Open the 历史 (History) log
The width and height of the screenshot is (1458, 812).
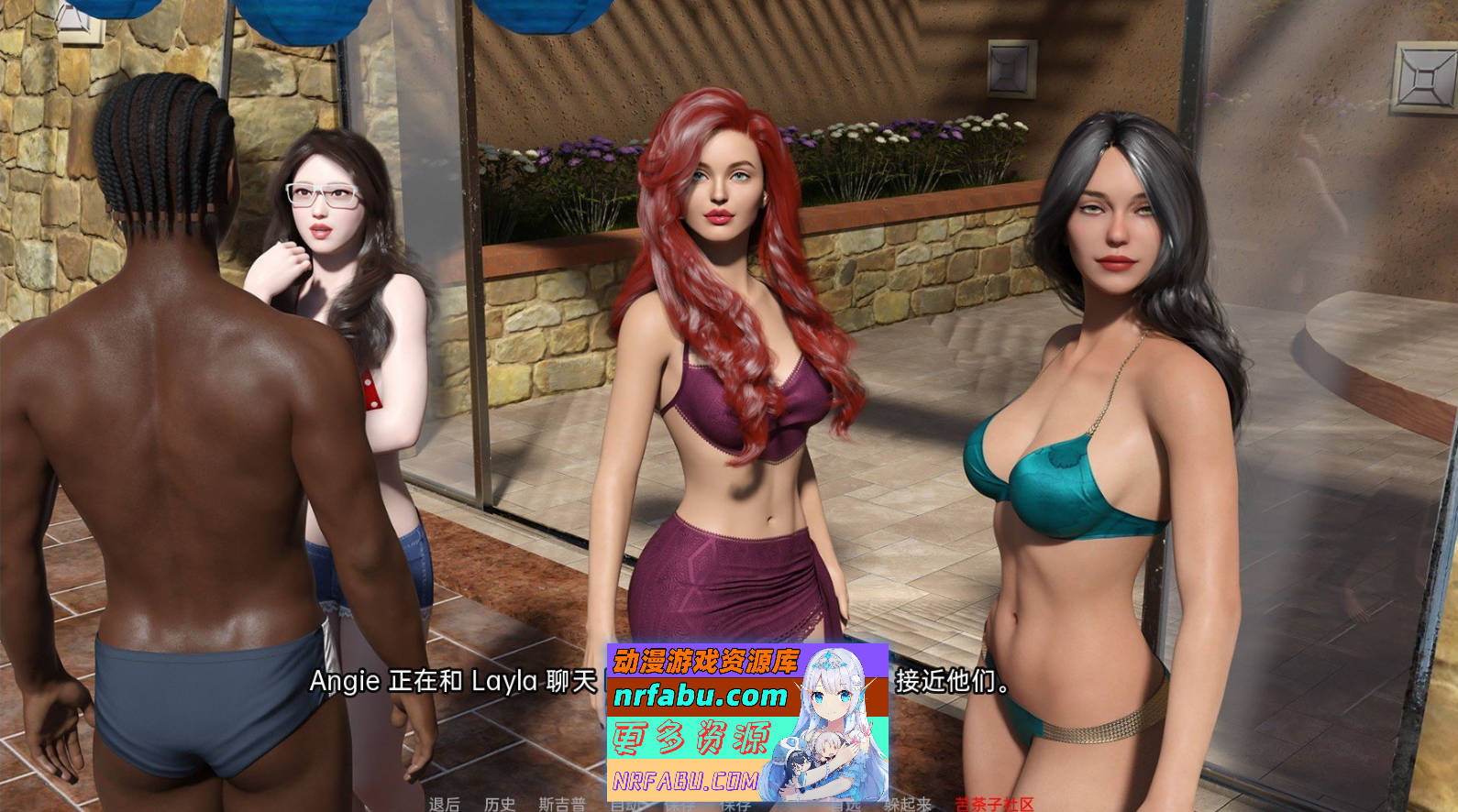[x=499, y=804]
